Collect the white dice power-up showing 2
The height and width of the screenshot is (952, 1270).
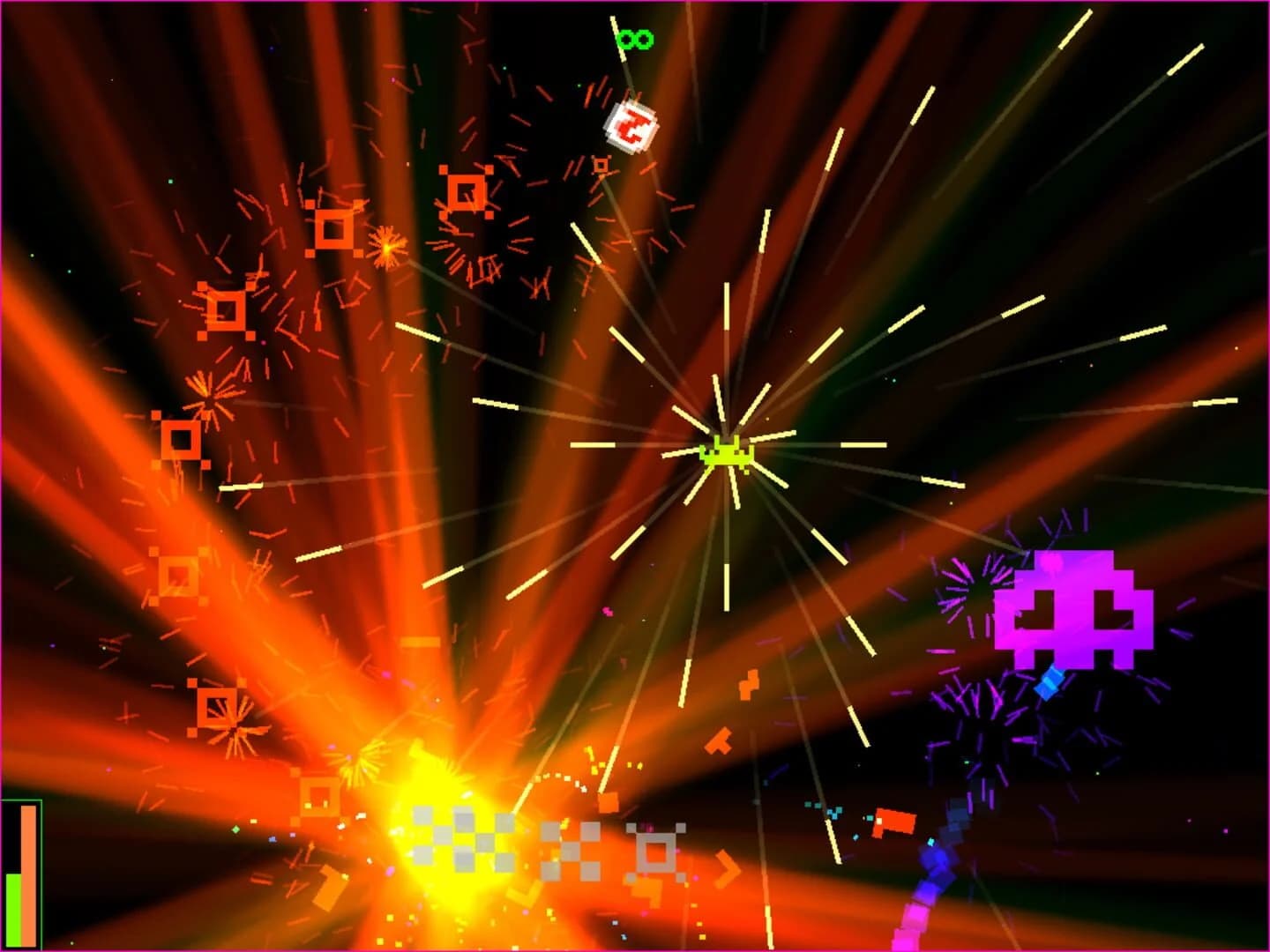click(x=631, y=128)
